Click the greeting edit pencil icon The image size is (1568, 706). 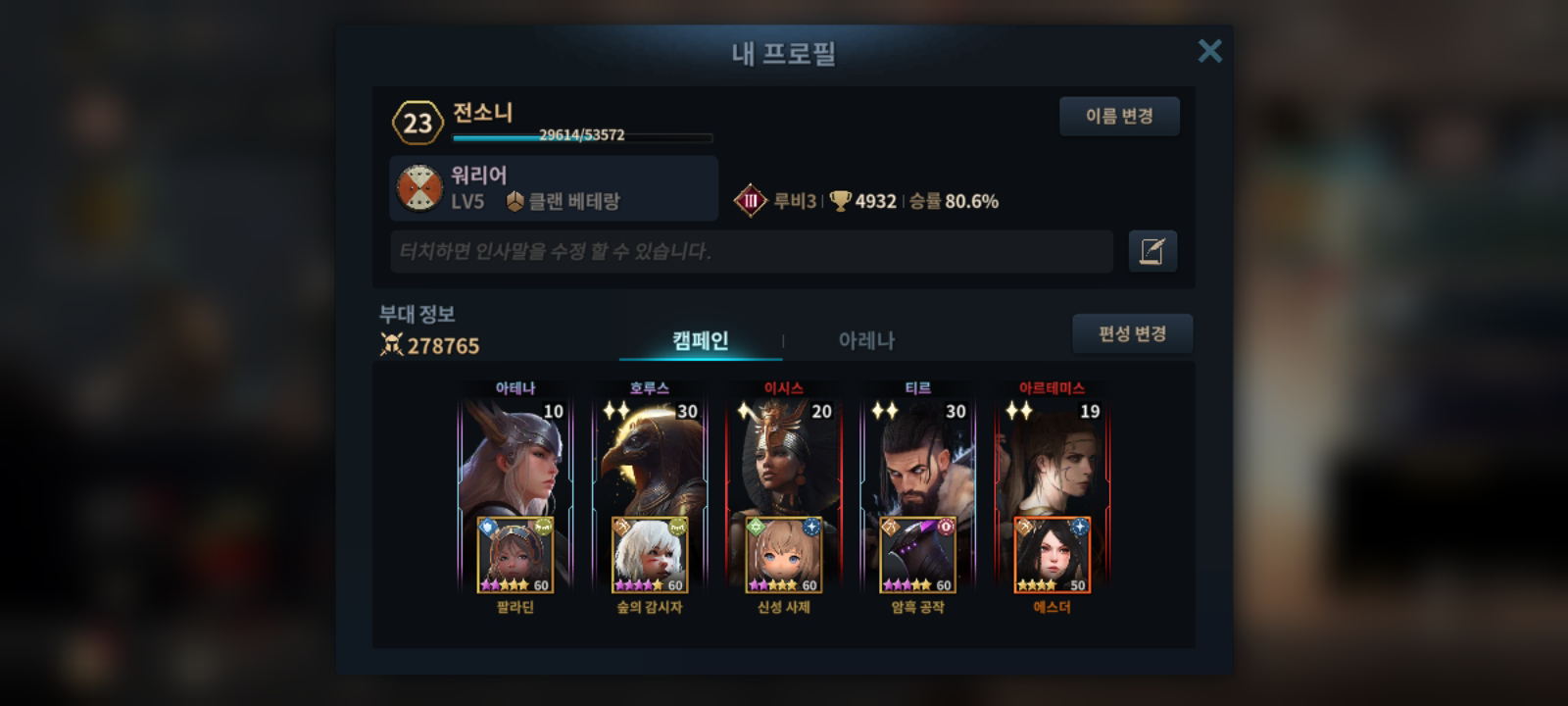pos(1152,252)
